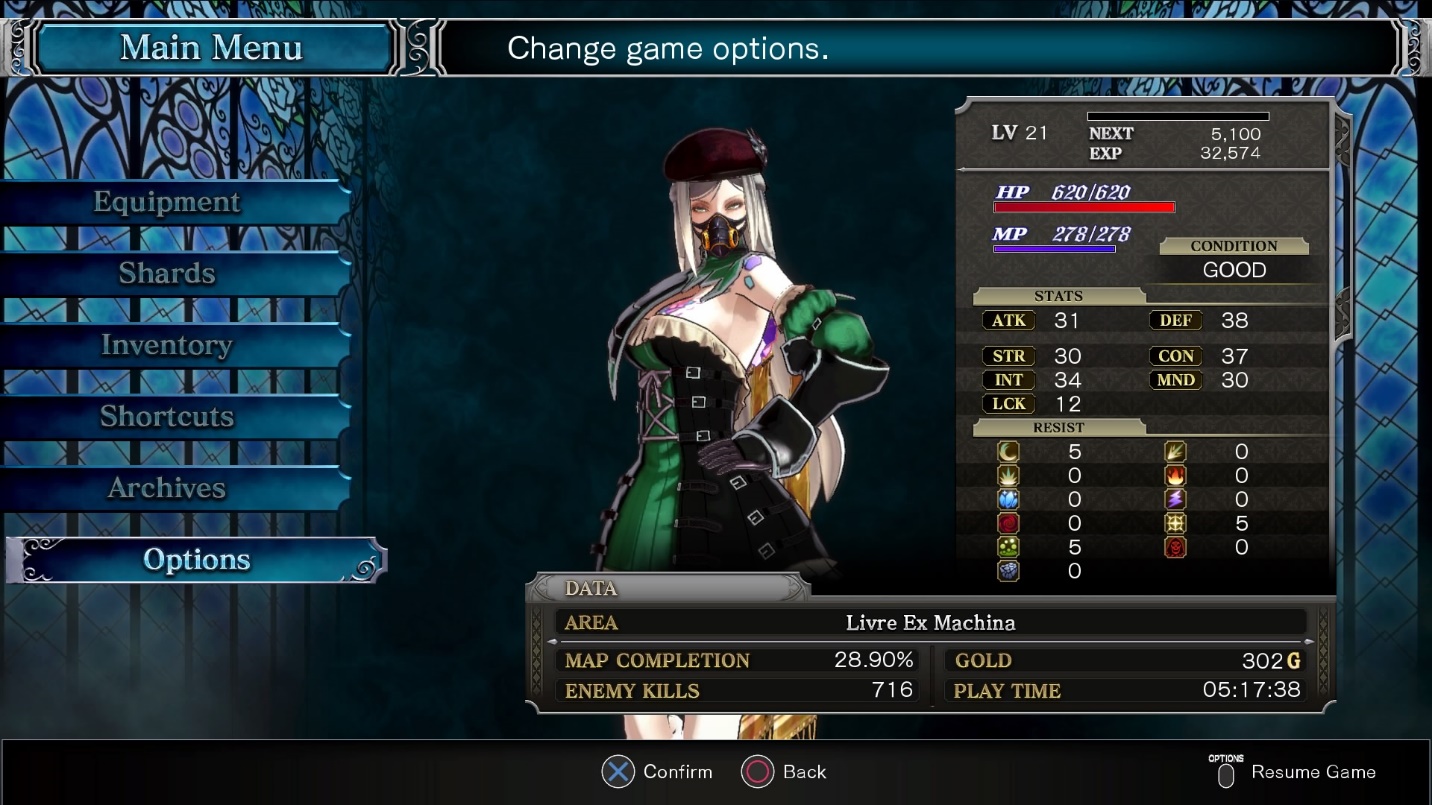Choose the Shortcuts menu entry
Image resolution: width=1432 pixels, height=805 pixels.
(x=167, y=416)
